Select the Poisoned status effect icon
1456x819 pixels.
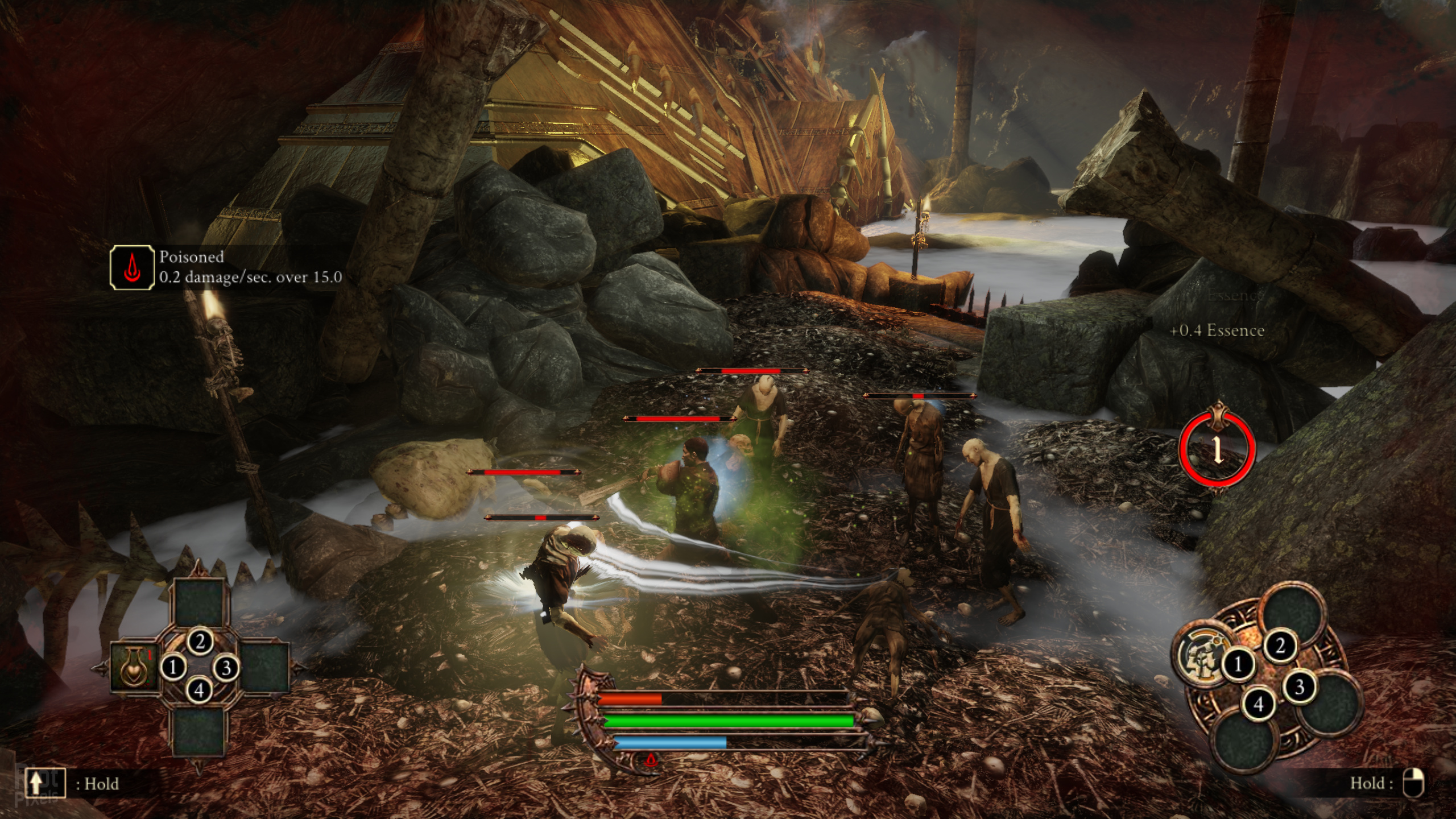[x=132, y=268]
